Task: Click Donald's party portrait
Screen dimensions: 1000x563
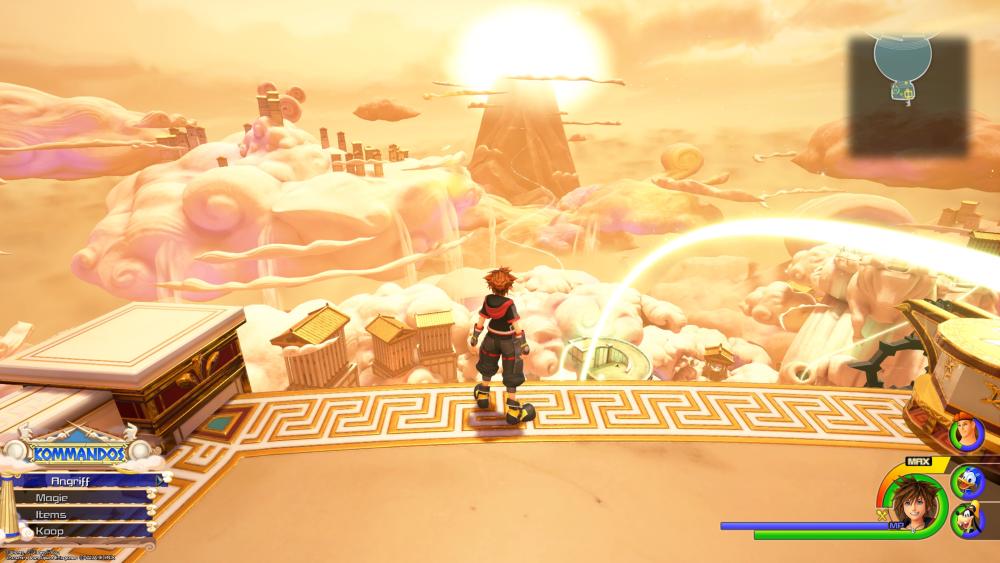Action: pyautogui.click(x=968, y=481)
